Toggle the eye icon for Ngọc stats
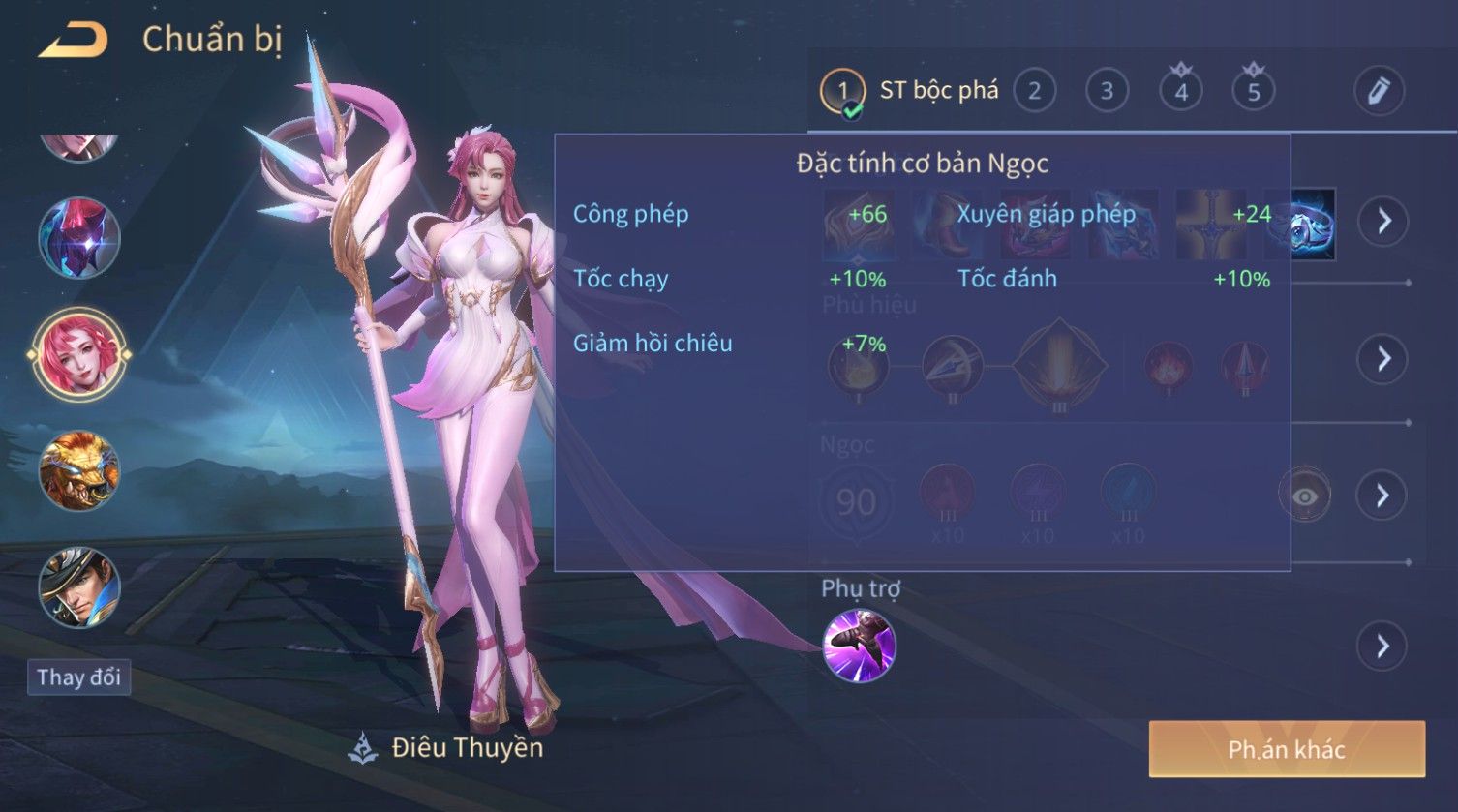Image resolution: width=1458 pixels, height=812 pixels. point(1304,496)
